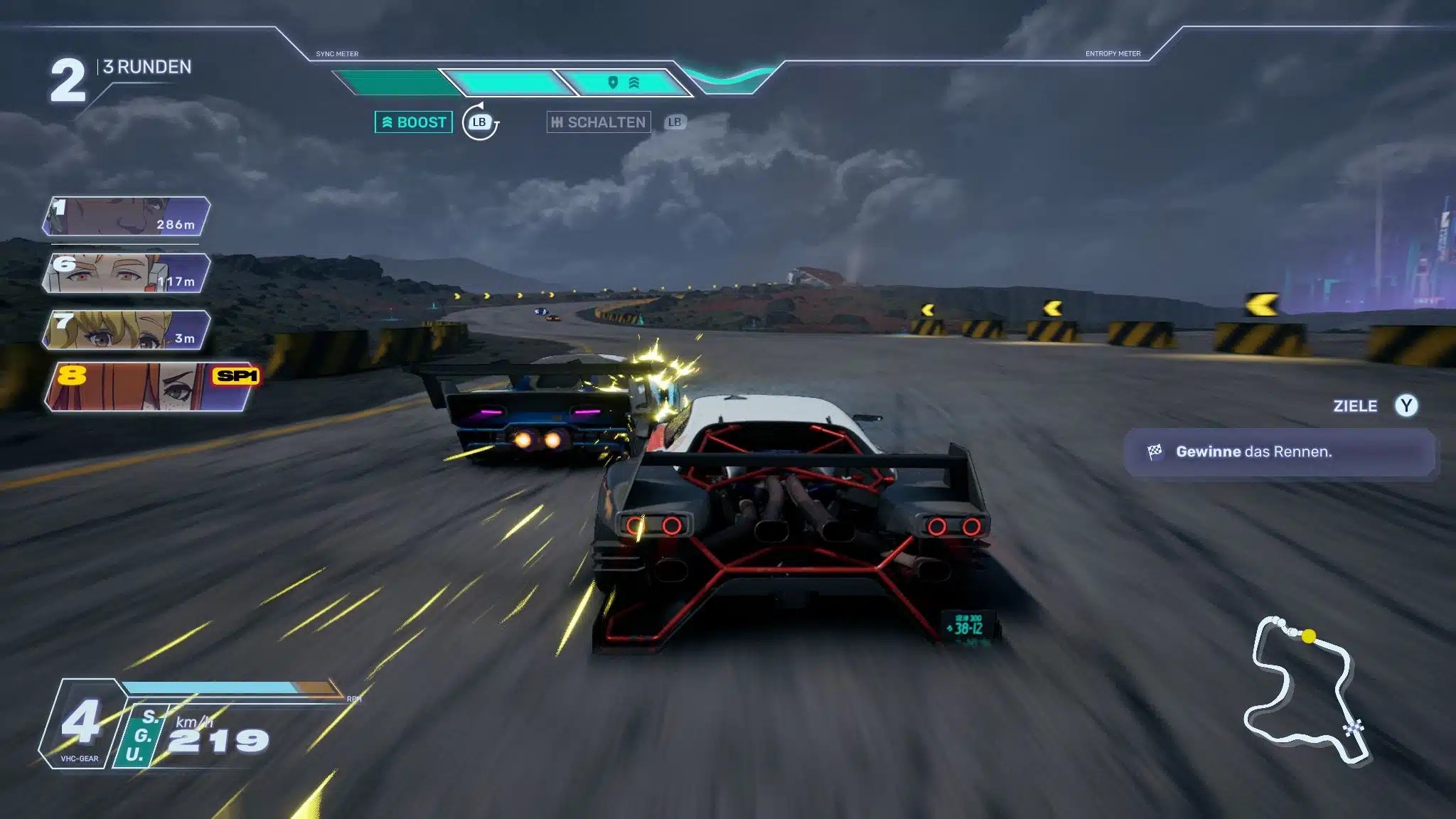Select the eighth-place SP1 racer card
The width and height of the screenshot is (1456, 819).
pos(151,387)
